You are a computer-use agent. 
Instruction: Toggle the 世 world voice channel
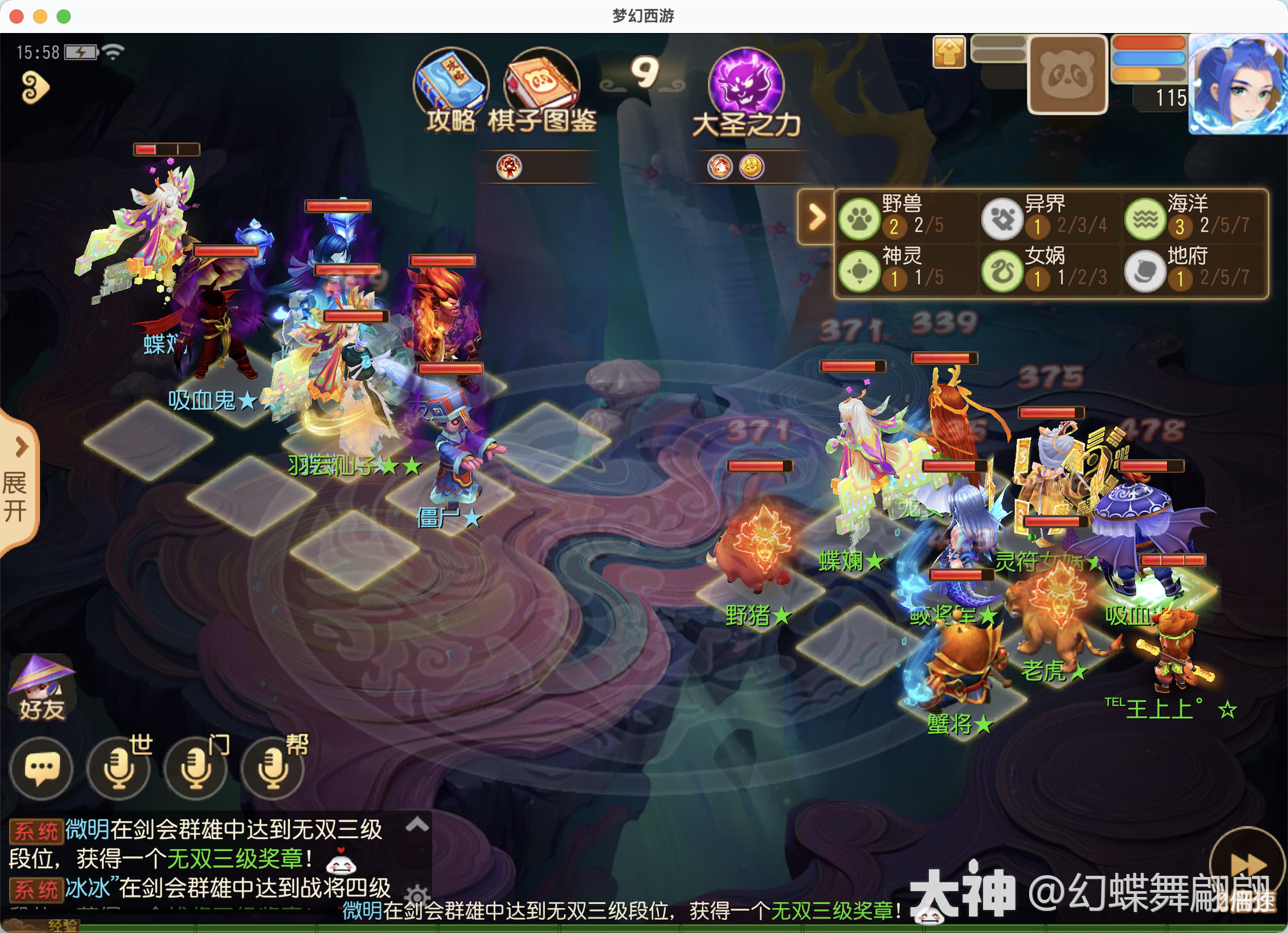[x=118, y=768]
